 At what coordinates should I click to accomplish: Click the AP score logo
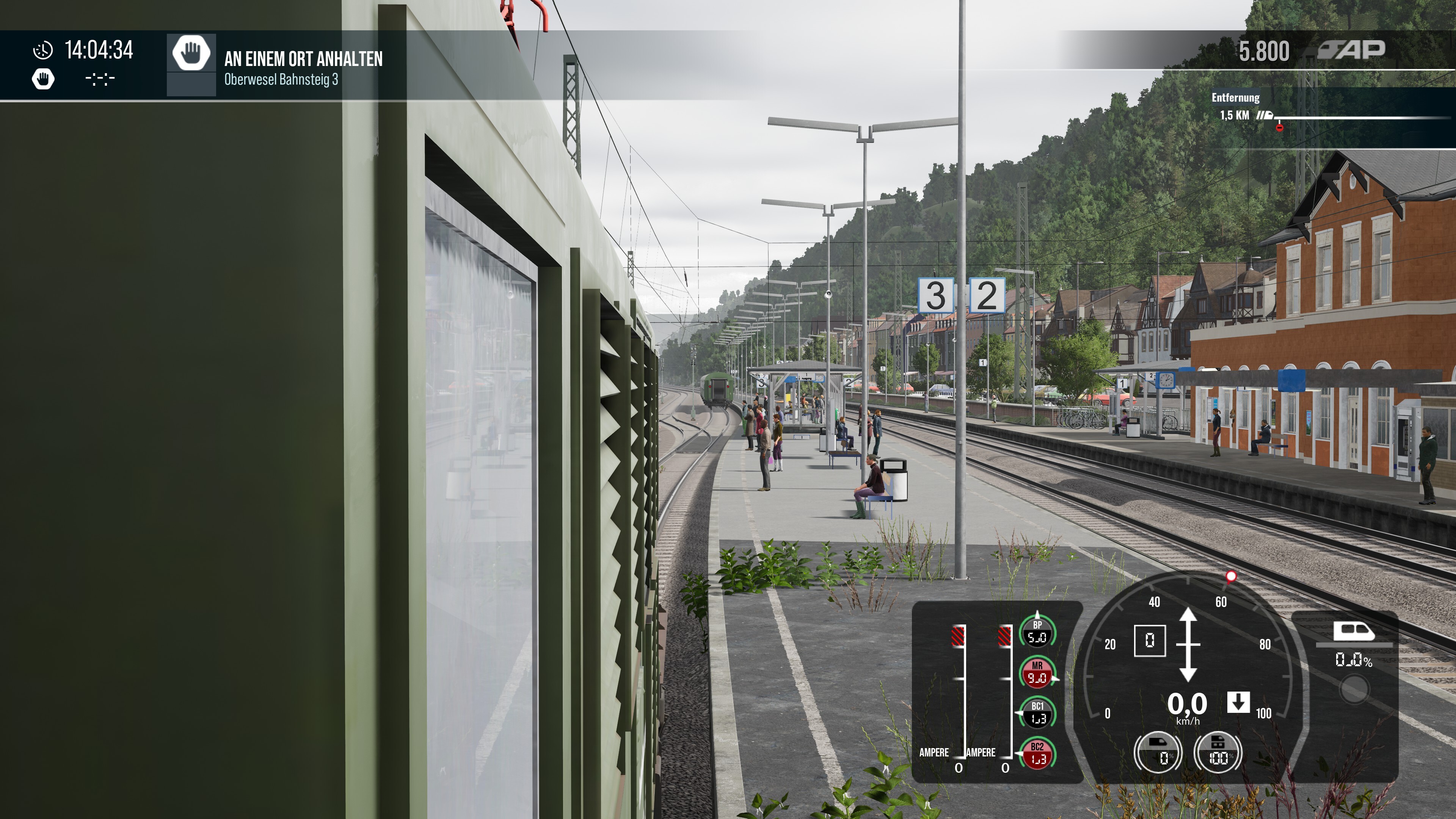[x=1351, y=50]
